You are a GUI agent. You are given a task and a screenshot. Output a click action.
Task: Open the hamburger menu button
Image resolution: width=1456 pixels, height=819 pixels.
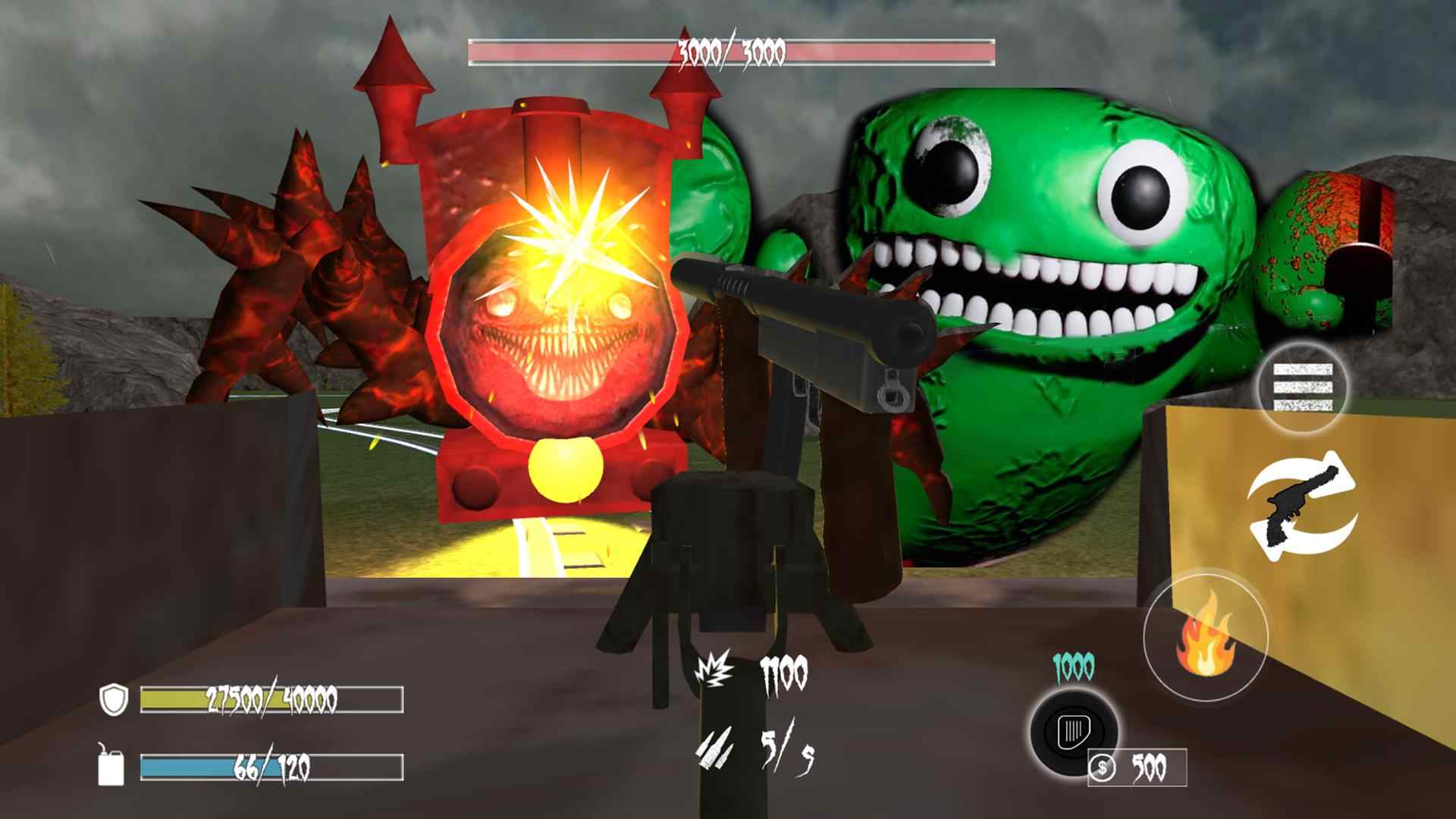tap(1302, 388)
